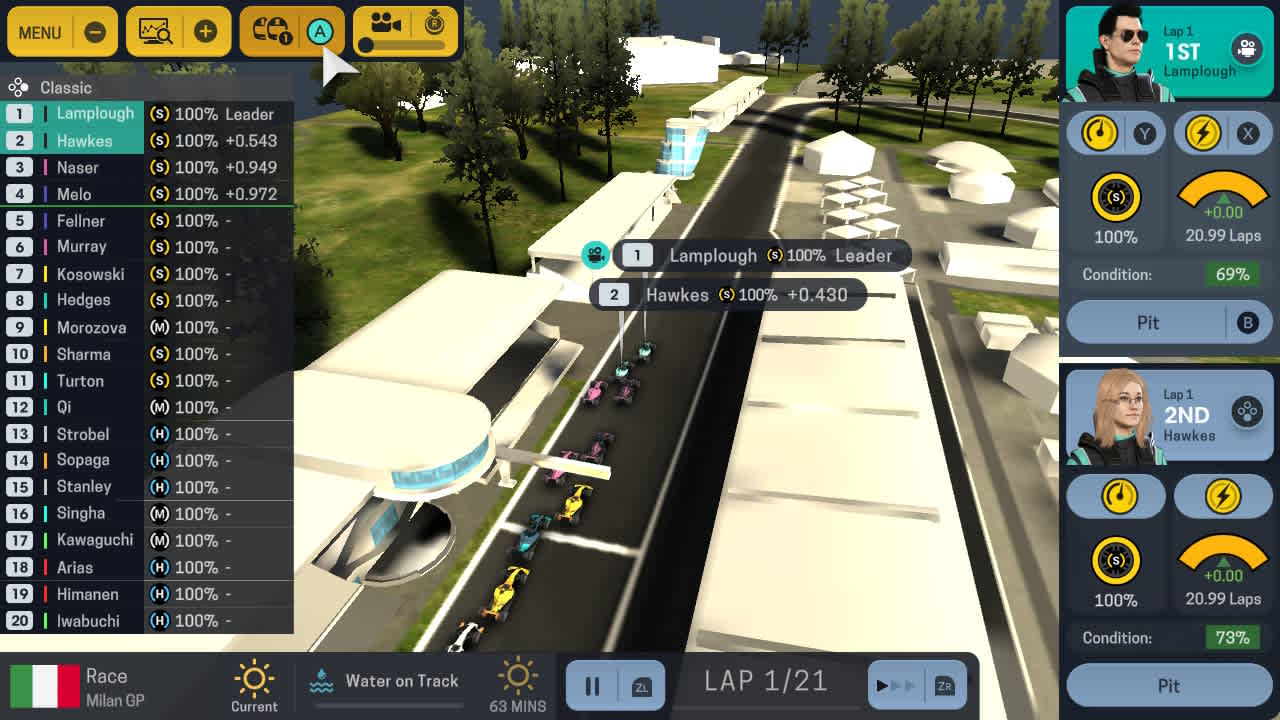Select the Classic standings tab
Viewport: 1280px width, 720px height.
[x=58, y=88]
